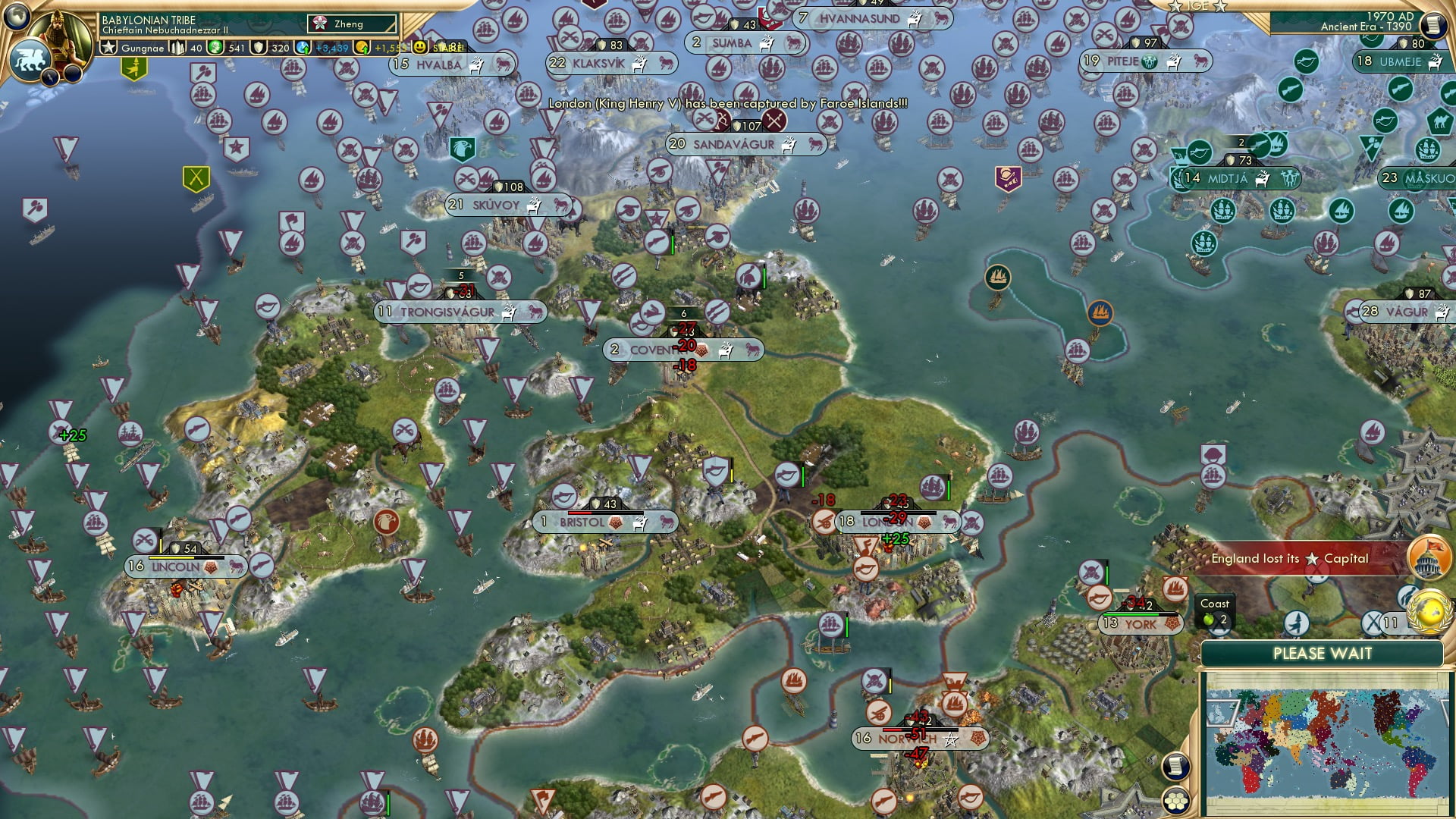
Task: Open the IGE editor from the top bar
Action: coord(1198,6)
